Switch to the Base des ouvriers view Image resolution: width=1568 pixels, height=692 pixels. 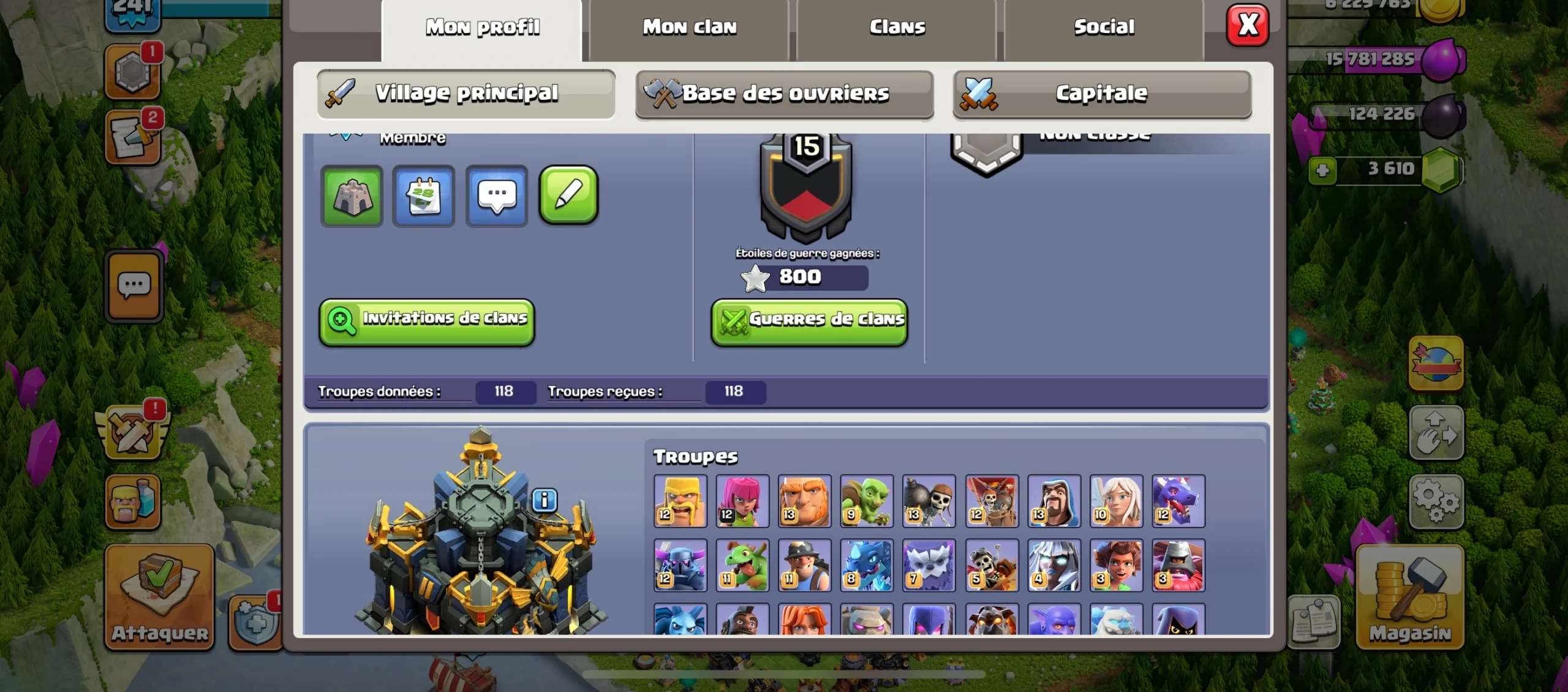[x=785, y=94]
